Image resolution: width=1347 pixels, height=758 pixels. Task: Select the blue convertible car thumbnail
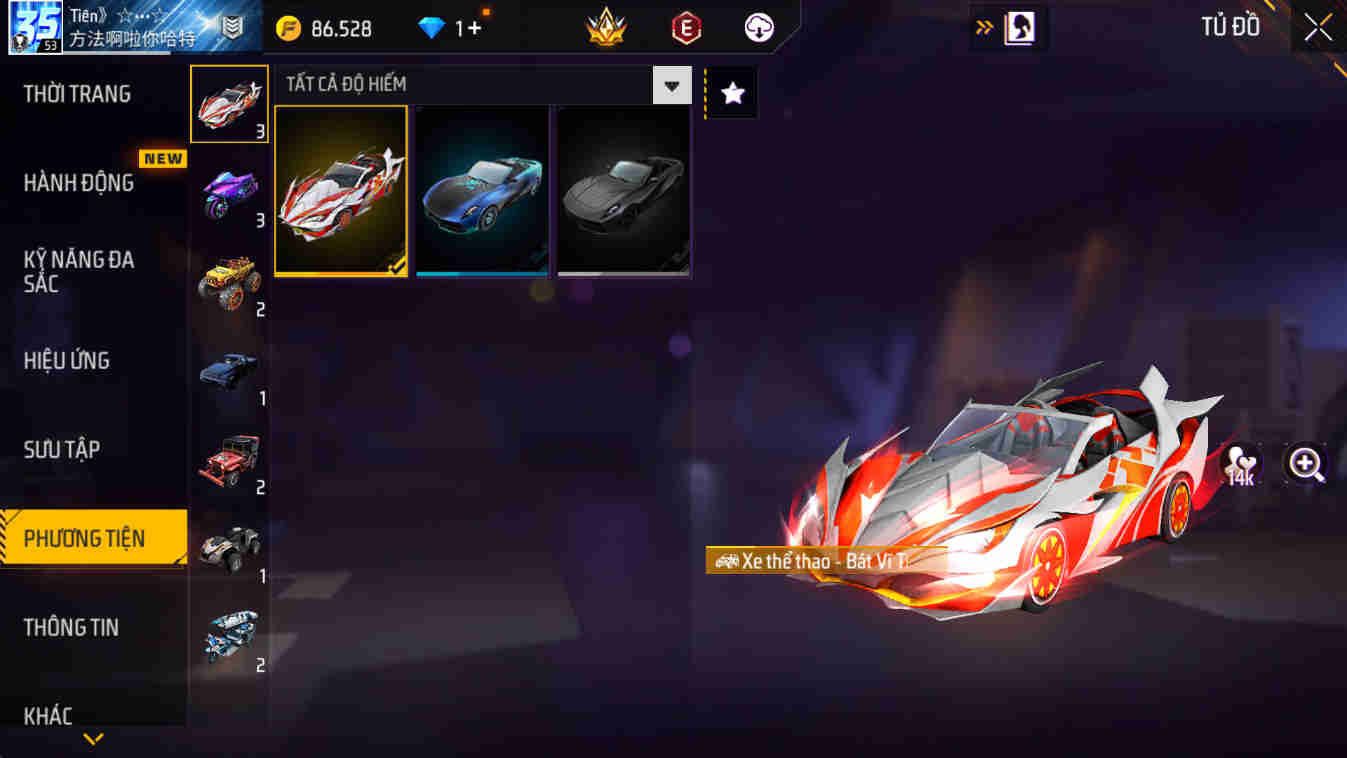coord(482,188)
